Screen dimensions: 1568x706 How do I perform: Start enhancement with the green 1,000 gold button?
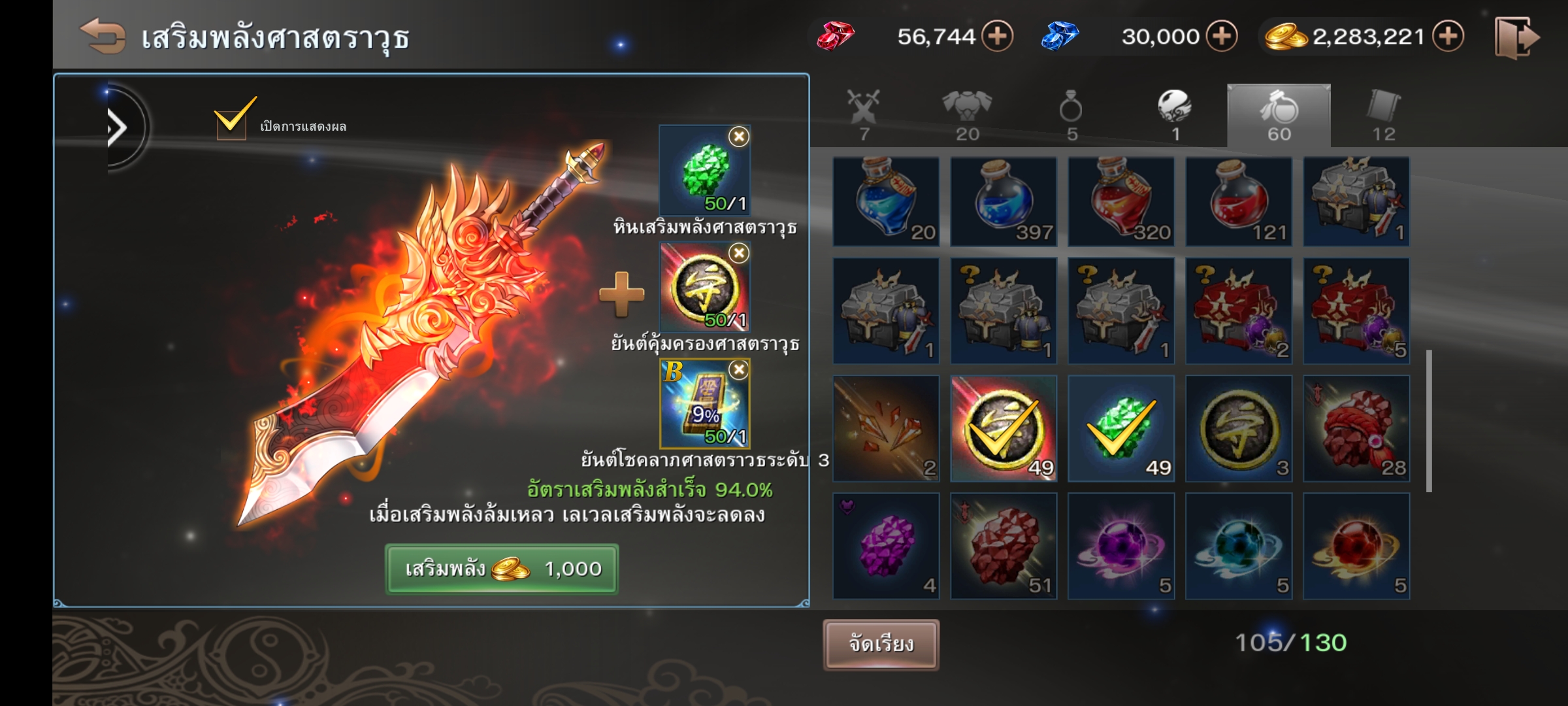tap(501, 569)
